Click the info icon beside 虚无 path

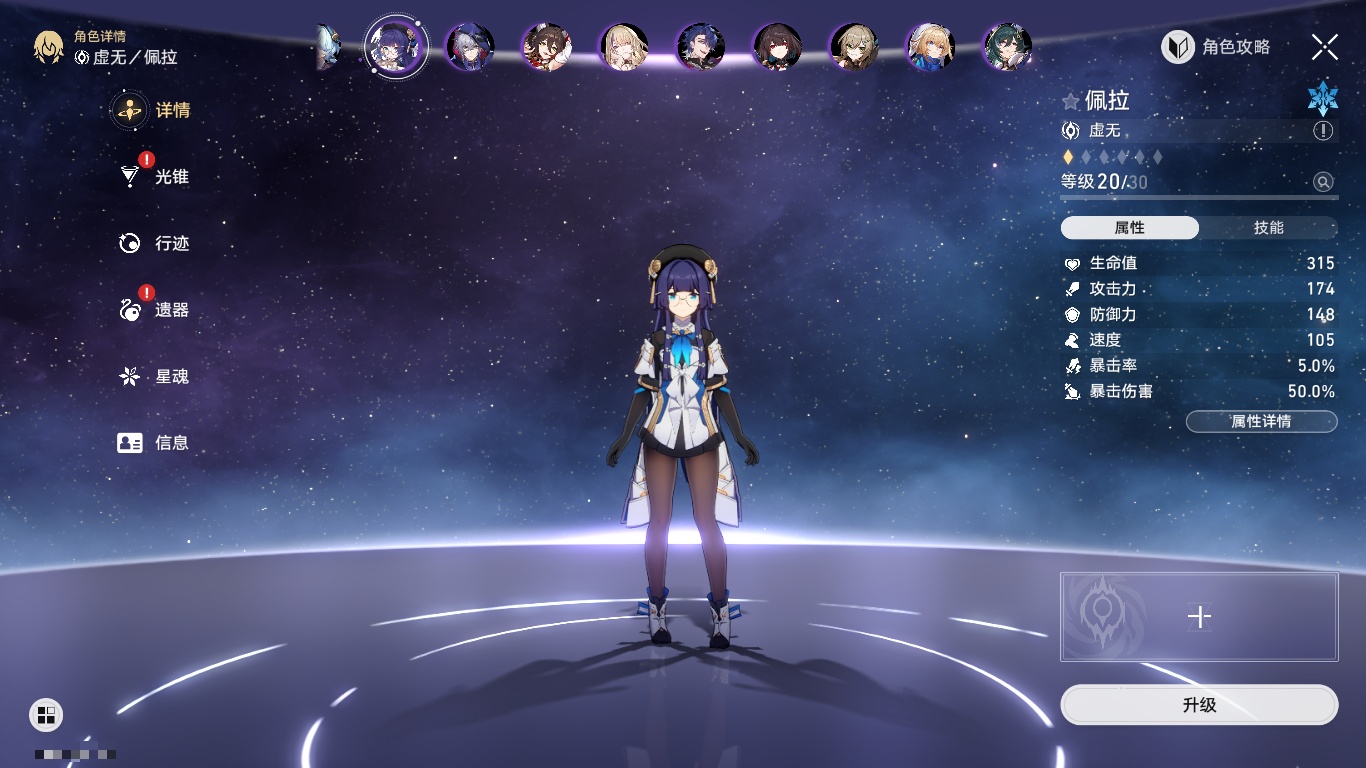pyautogui.click(x=1323, y=131)
